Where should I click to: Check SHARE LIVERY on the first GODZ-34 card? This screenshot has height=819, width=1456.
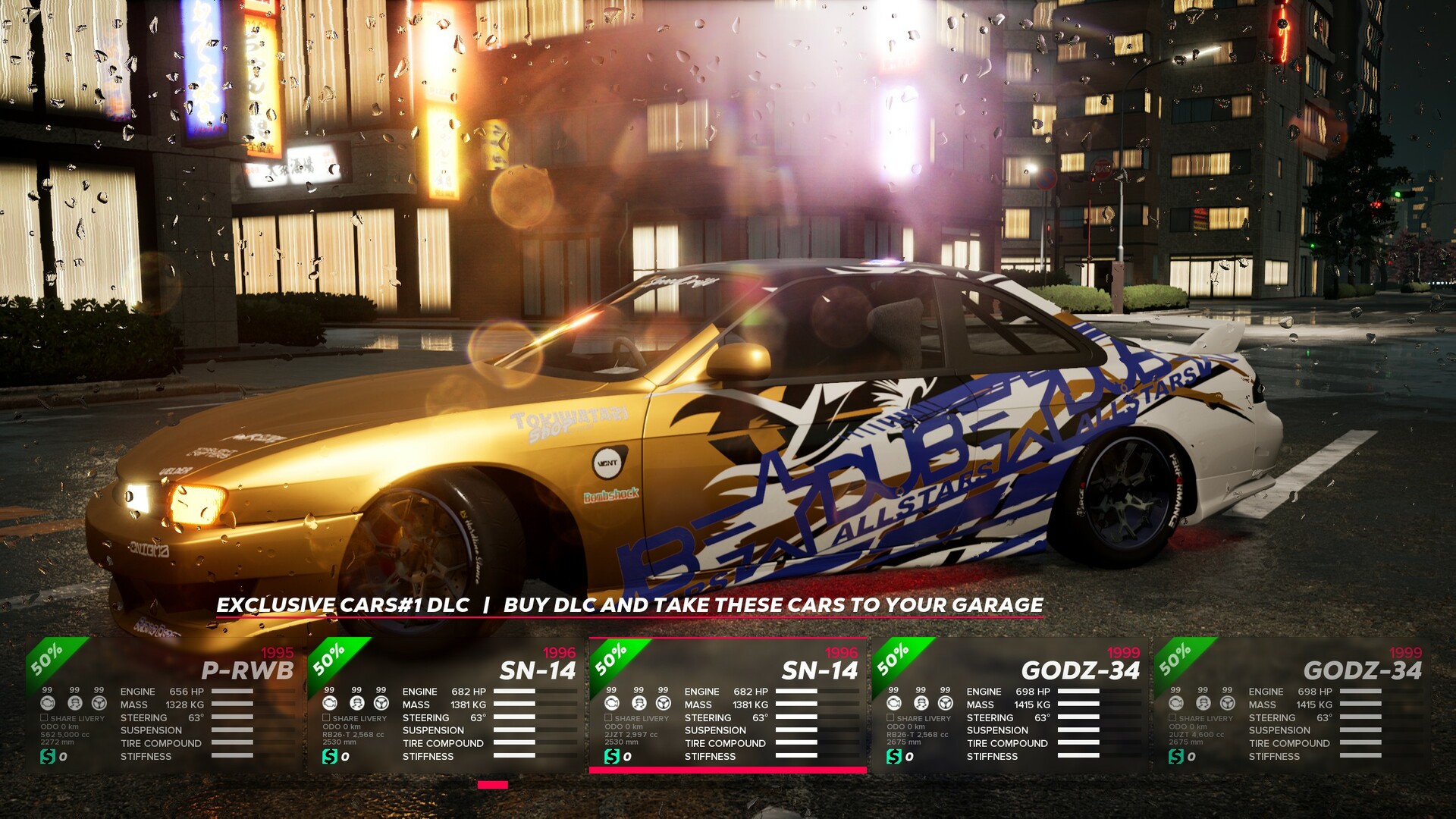point(890,717)
